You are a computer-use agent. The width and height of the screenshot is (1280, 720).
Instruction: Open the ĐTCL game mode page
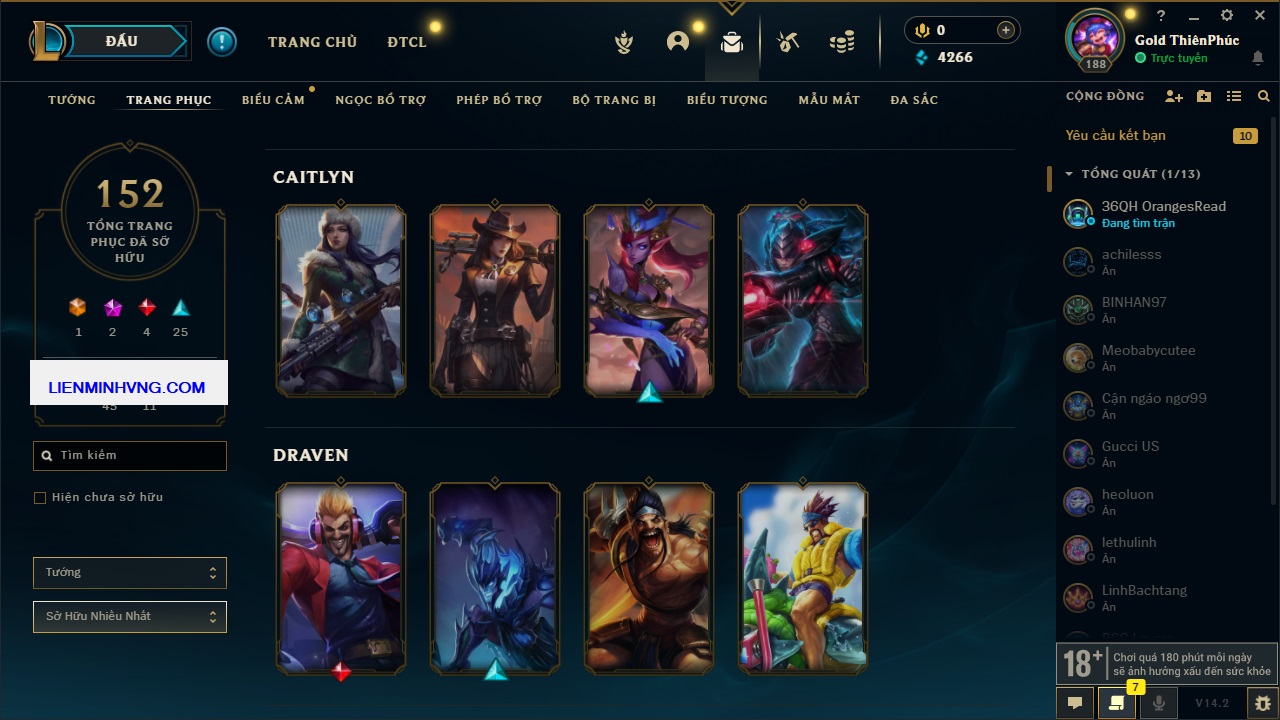click(407, 42)
